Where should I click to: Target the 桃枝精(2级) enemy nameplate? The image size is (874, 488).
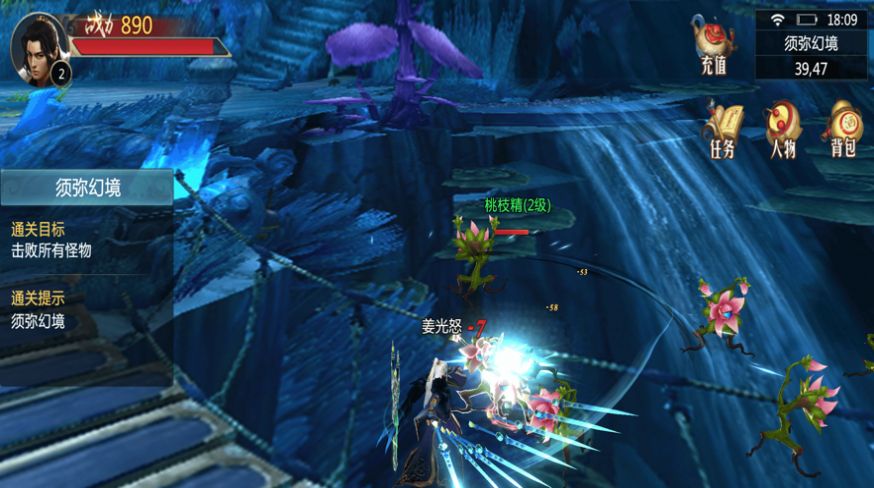pos(517,205)
